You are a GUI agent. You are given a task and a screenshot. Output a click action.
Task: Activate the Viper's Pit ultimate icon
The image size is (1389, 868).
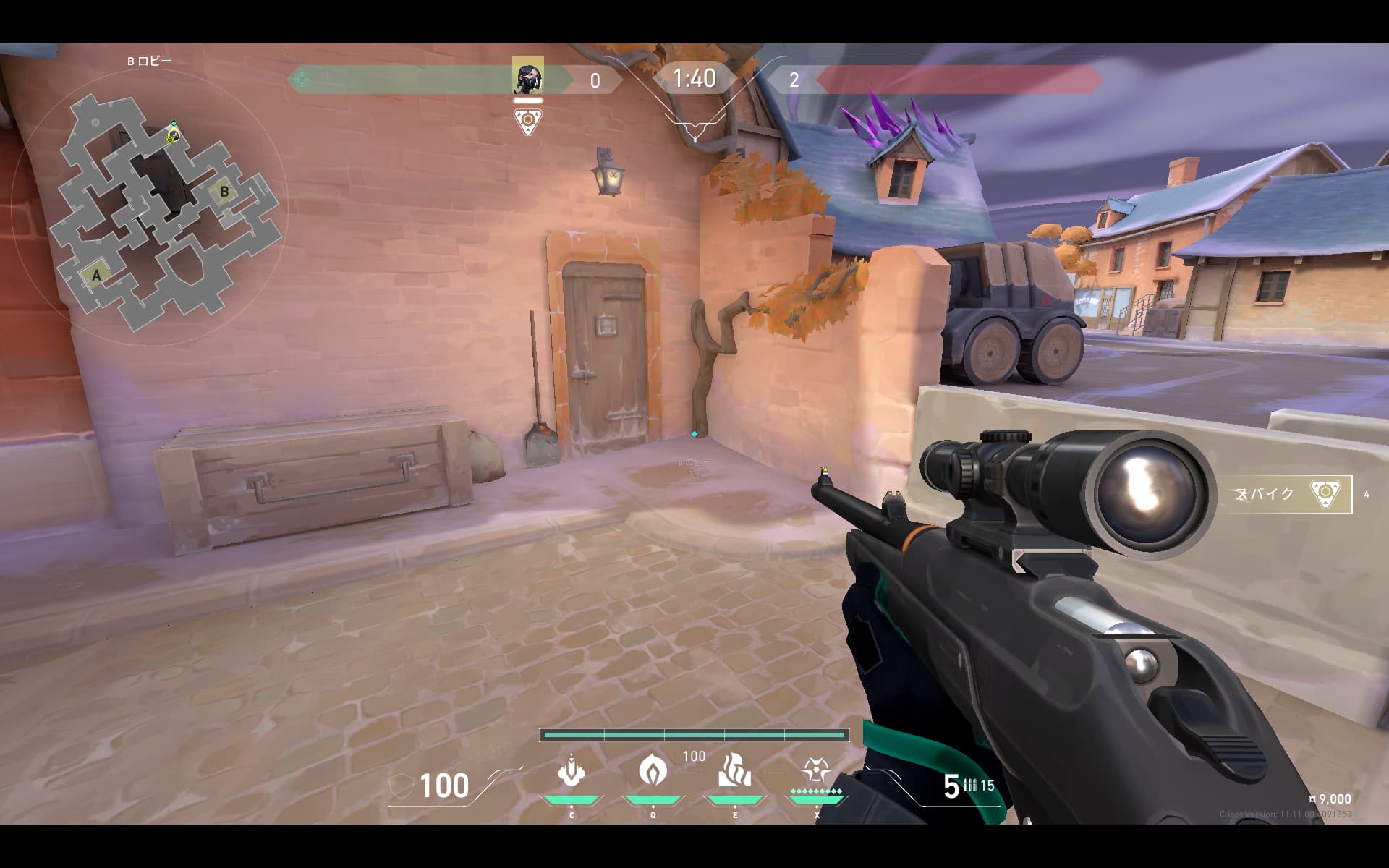[x=816, y=771]
